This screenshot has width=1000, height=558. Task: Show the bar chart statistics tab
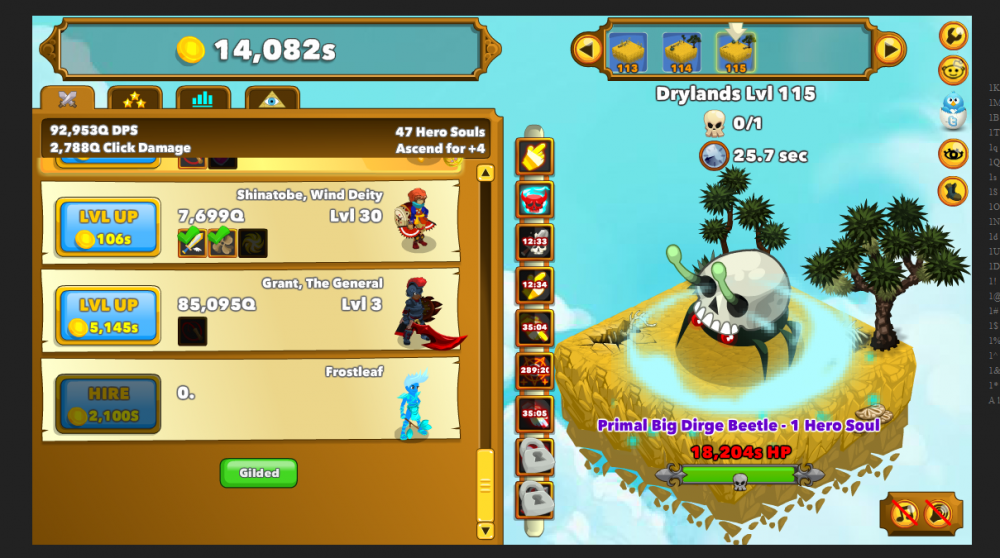[203, 99]
